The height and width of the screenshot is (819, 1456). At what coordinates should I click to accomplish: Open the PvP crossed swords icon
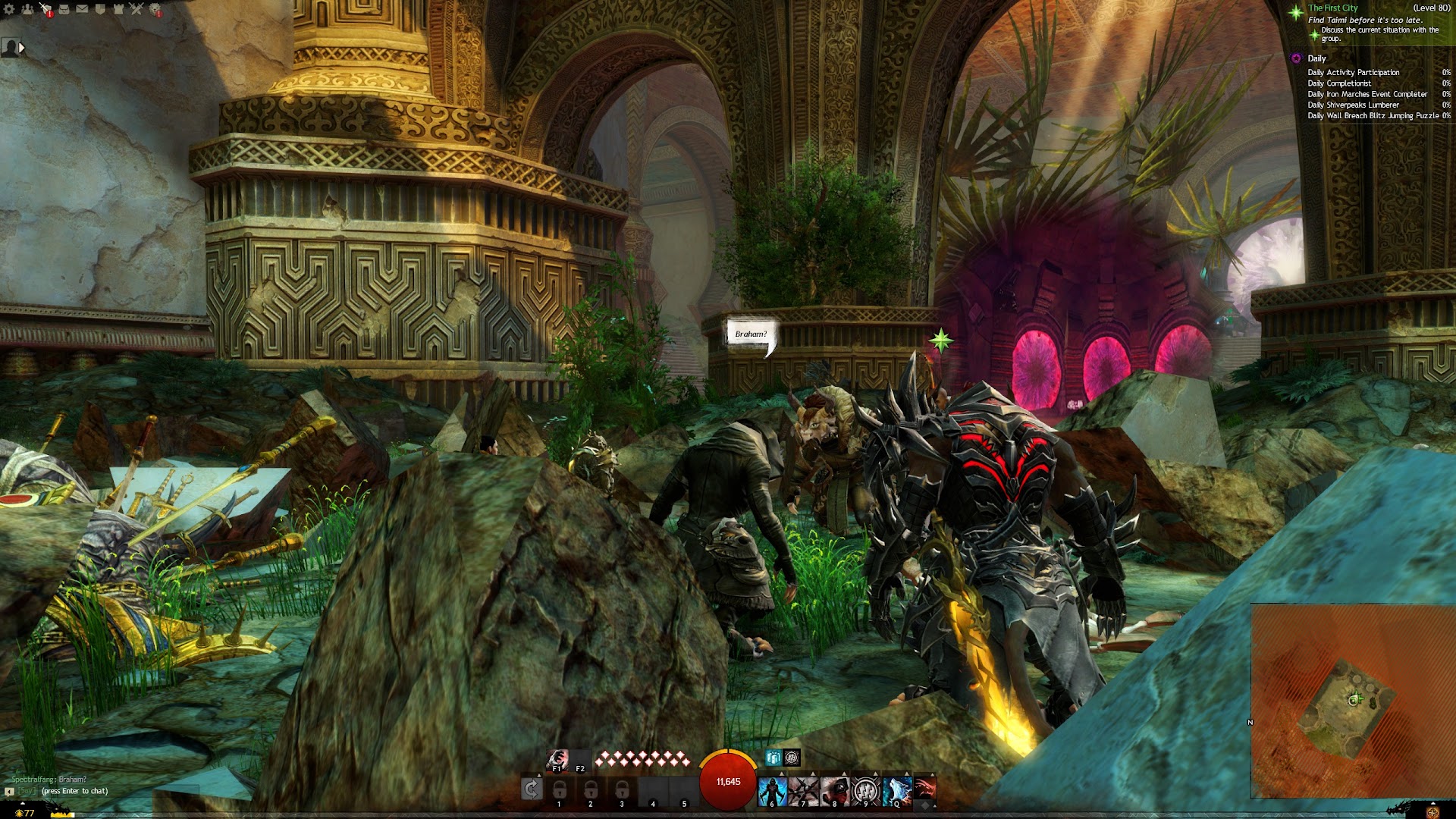[x=136, y=9]
